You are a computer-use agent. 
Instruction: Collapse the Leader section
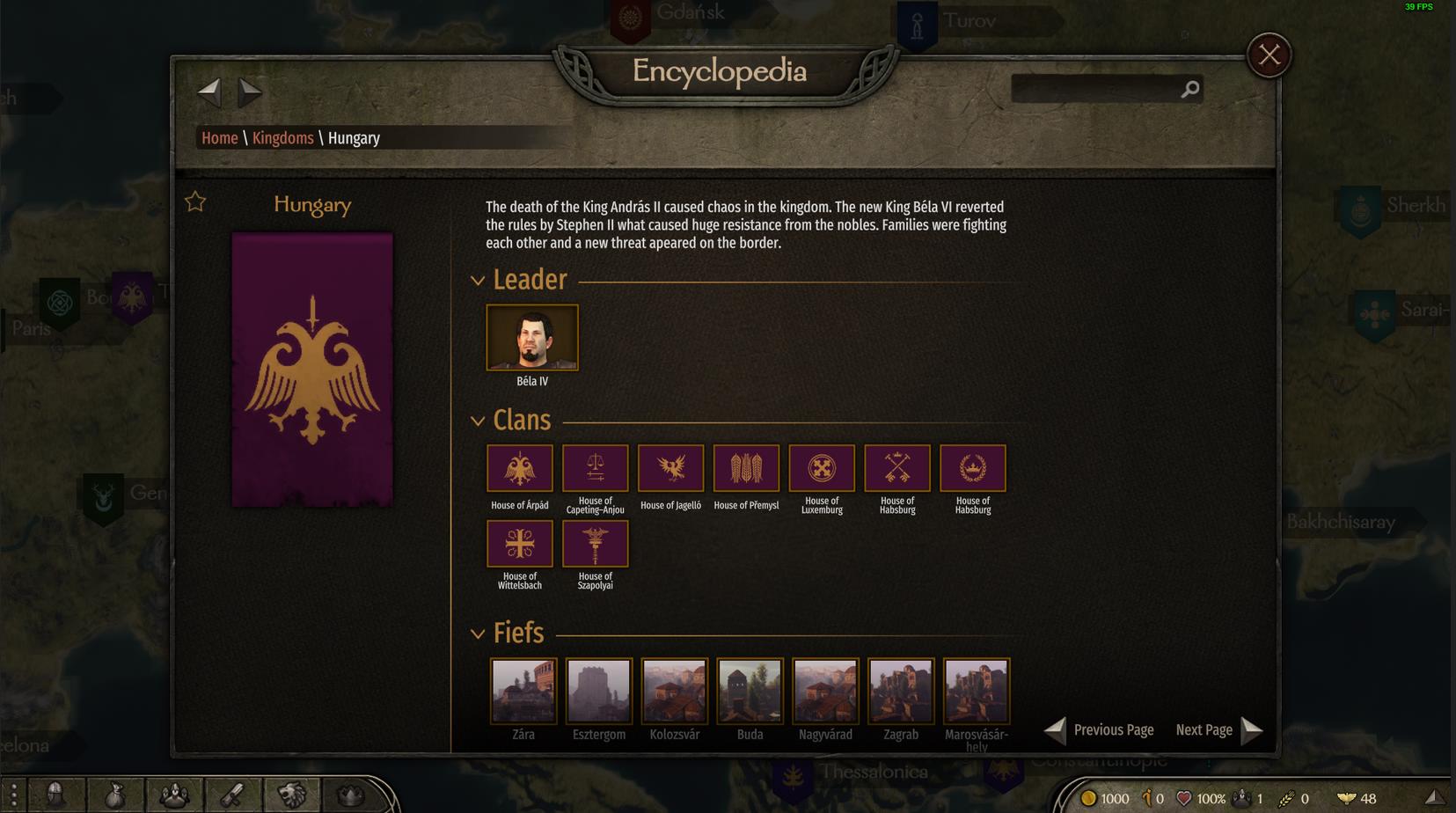pos(478,281)
